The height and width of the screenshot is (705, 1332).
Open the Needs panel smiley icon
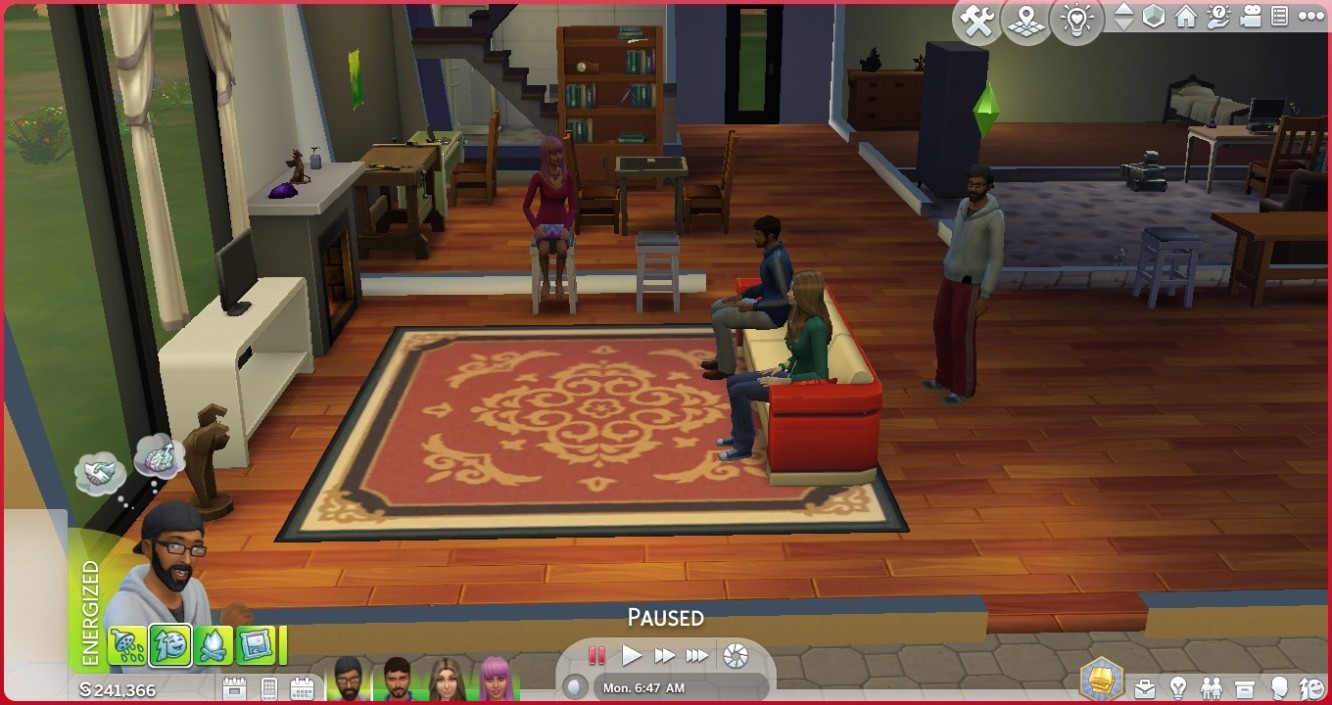[1310, 688]
